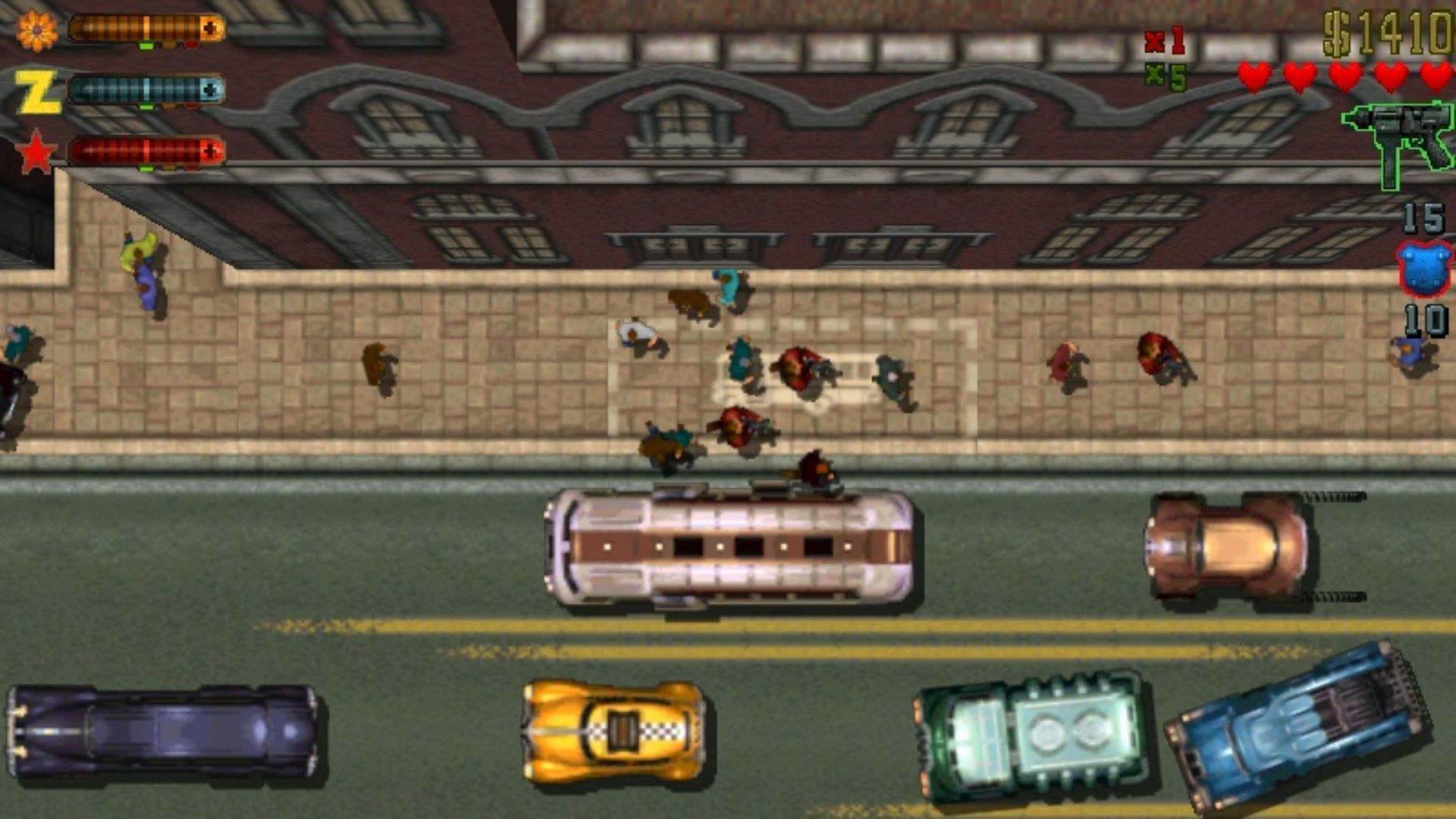Click the gold indicator under the red star bar

(x=169, y=168)
